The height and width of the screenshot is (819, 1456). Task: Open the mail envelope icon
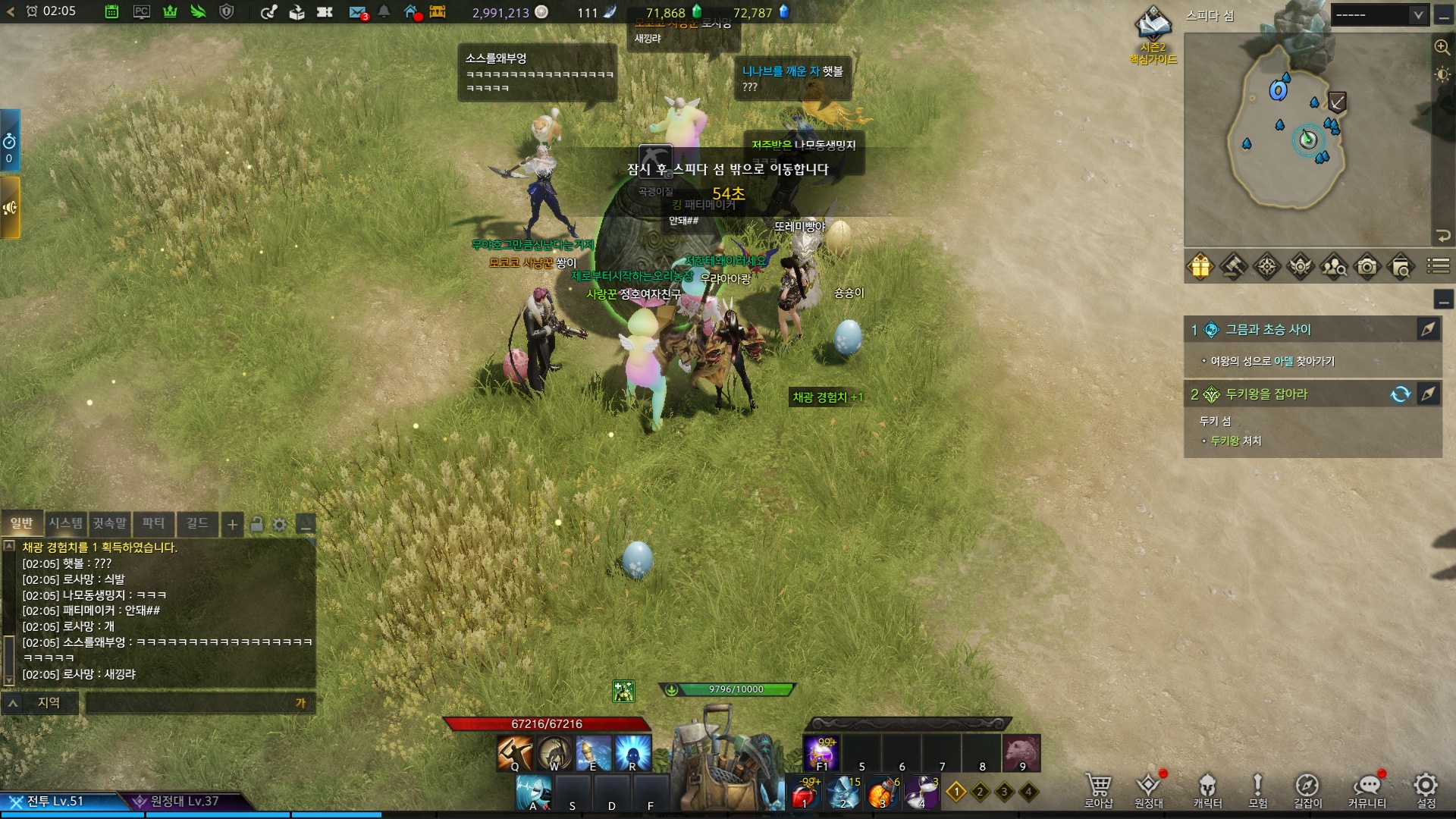click(x=357, y=12)
